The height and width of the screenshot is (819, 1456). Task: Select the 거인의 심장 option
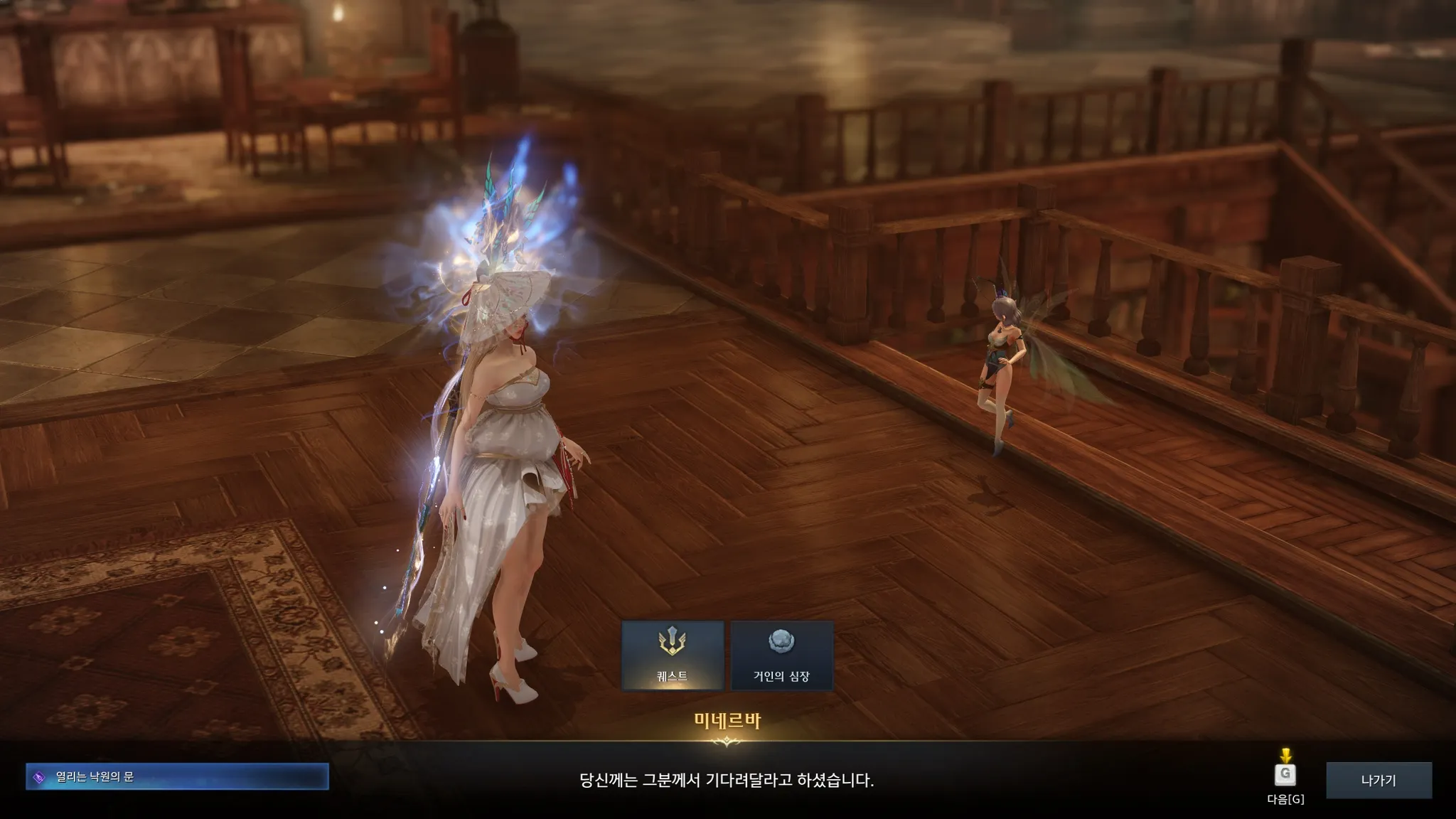781,655
